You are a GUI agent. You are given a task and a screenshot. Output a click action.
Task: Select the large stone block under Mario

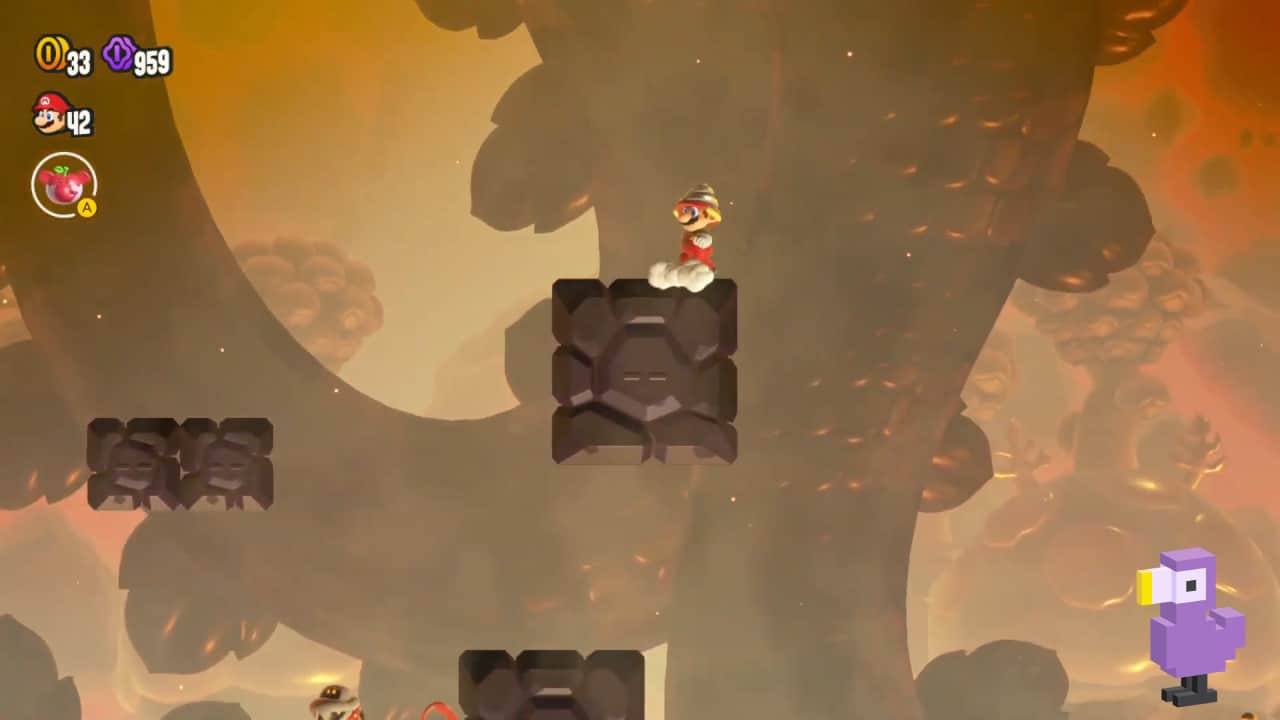tap(644, 372)
